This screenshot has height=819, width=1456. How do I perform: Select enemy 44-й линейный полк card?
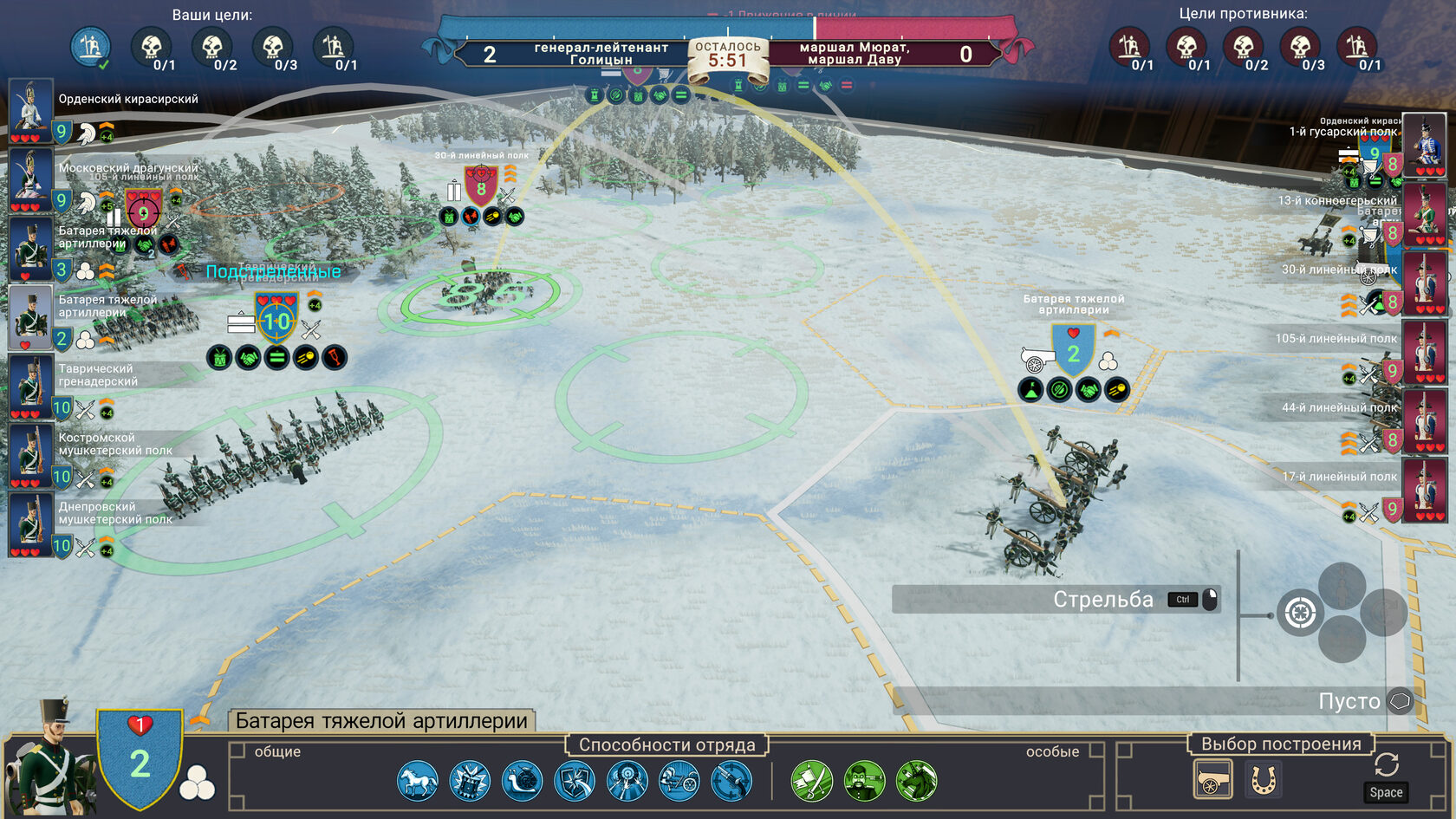point(1424,421)
